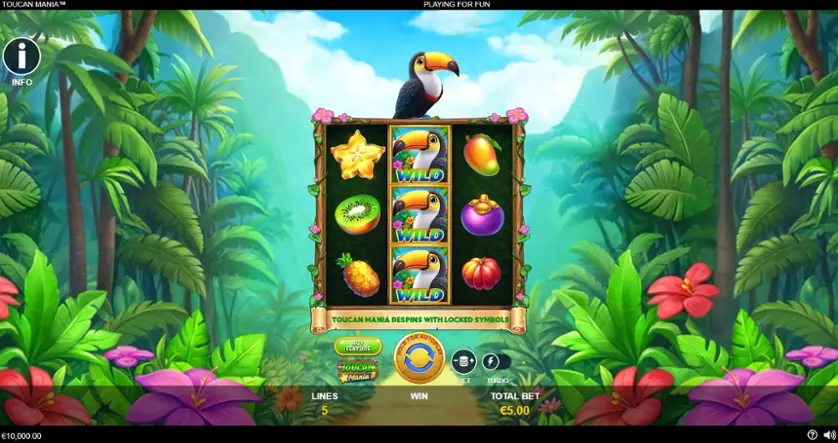This screenshot has height=443, width=838.
Task: Spin the reels with the gold button
Action: tap(419, 360)
